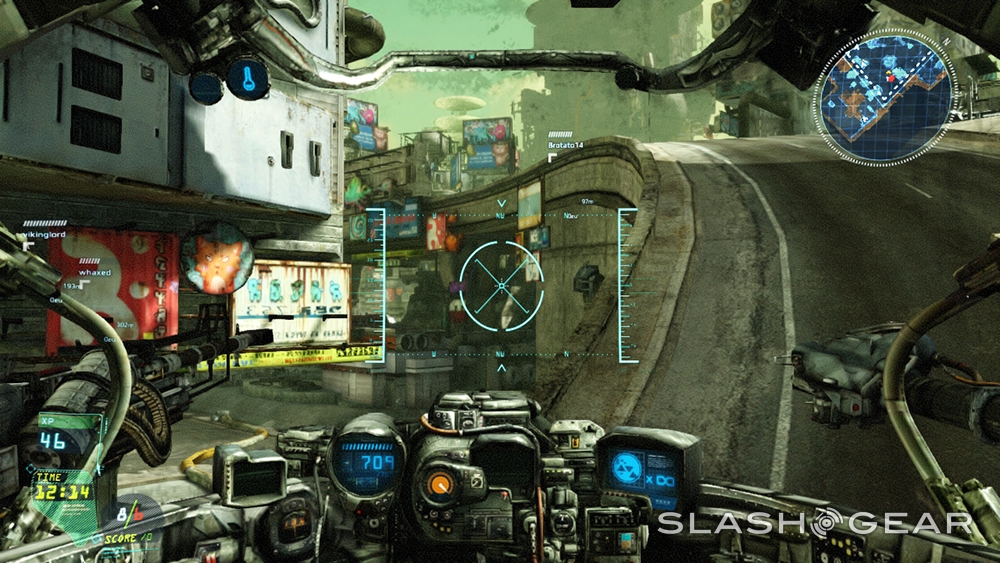This screenshot has height=563, width=1000.
Task: Click the thermometer heat gauge icon
Action: 246,77
